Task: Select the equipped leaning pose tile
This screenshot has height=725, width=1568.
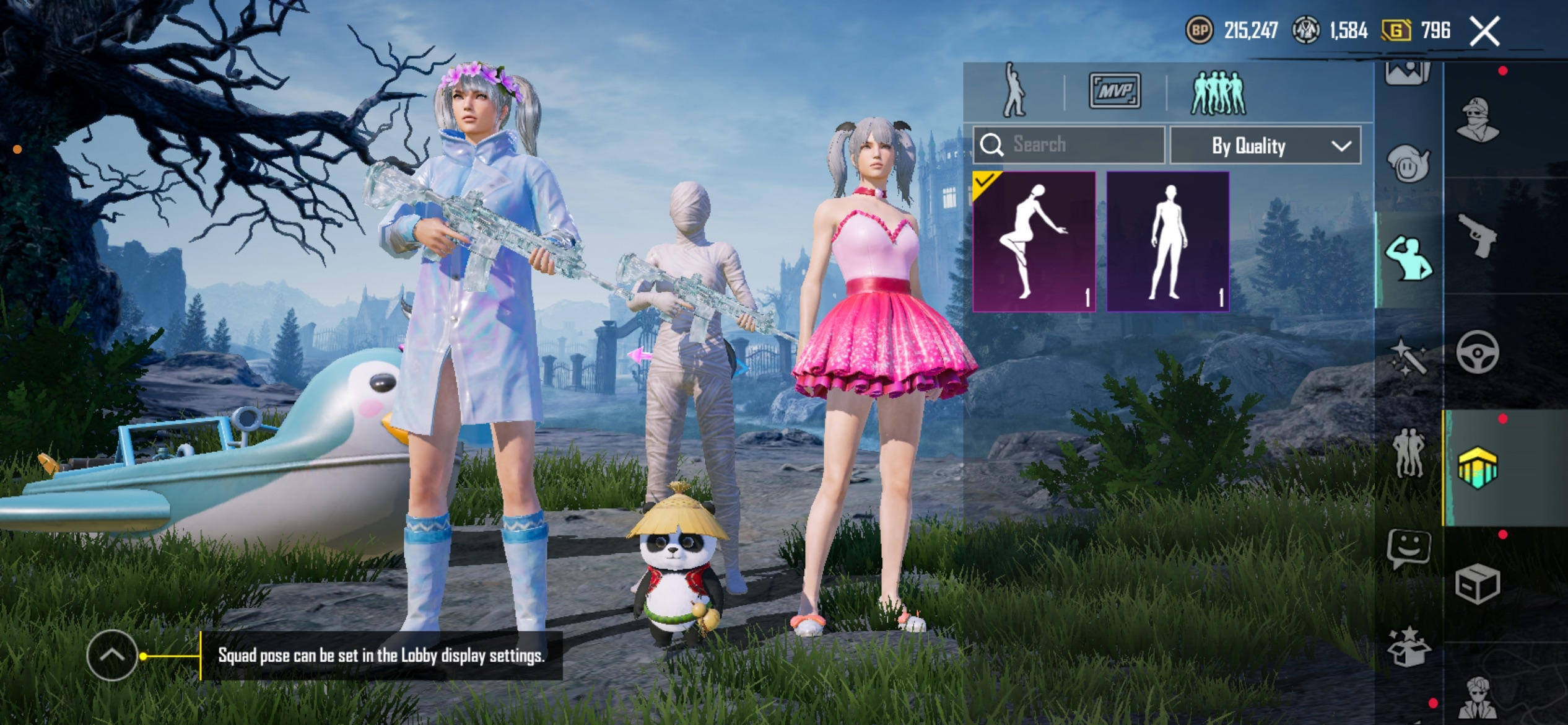Action: click(x=1034, y=241)
